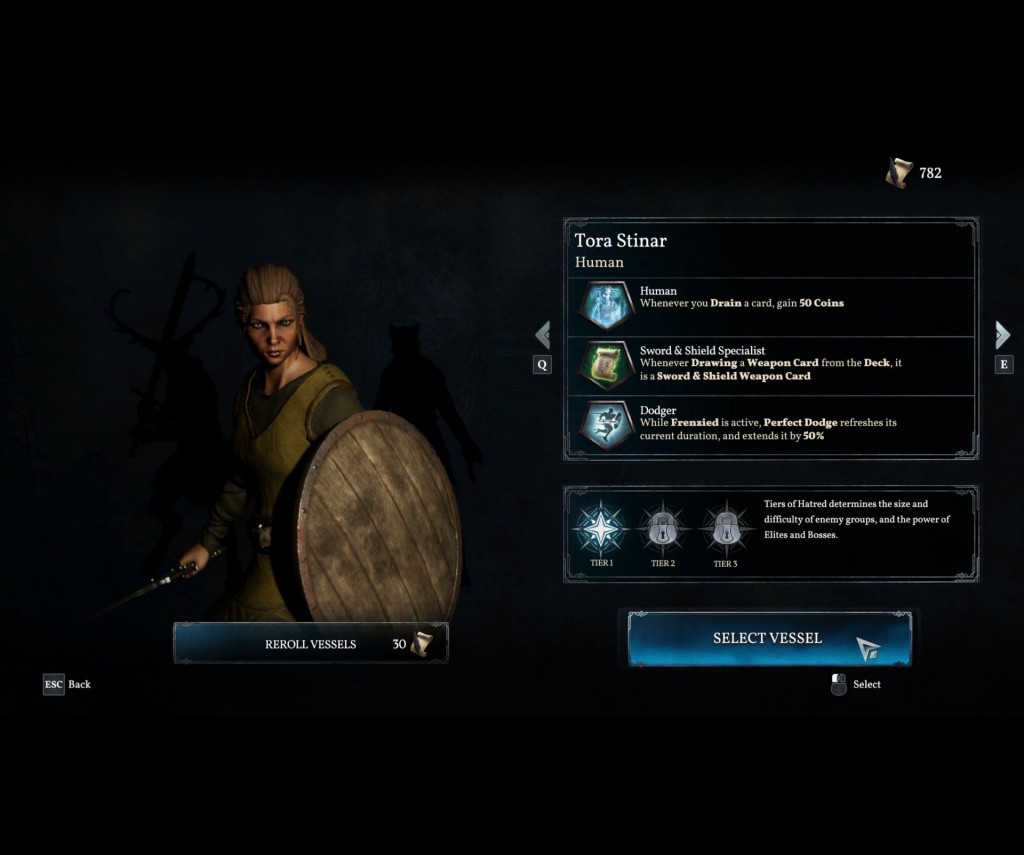Confirm with the Select Vessel button

(768, 638)
